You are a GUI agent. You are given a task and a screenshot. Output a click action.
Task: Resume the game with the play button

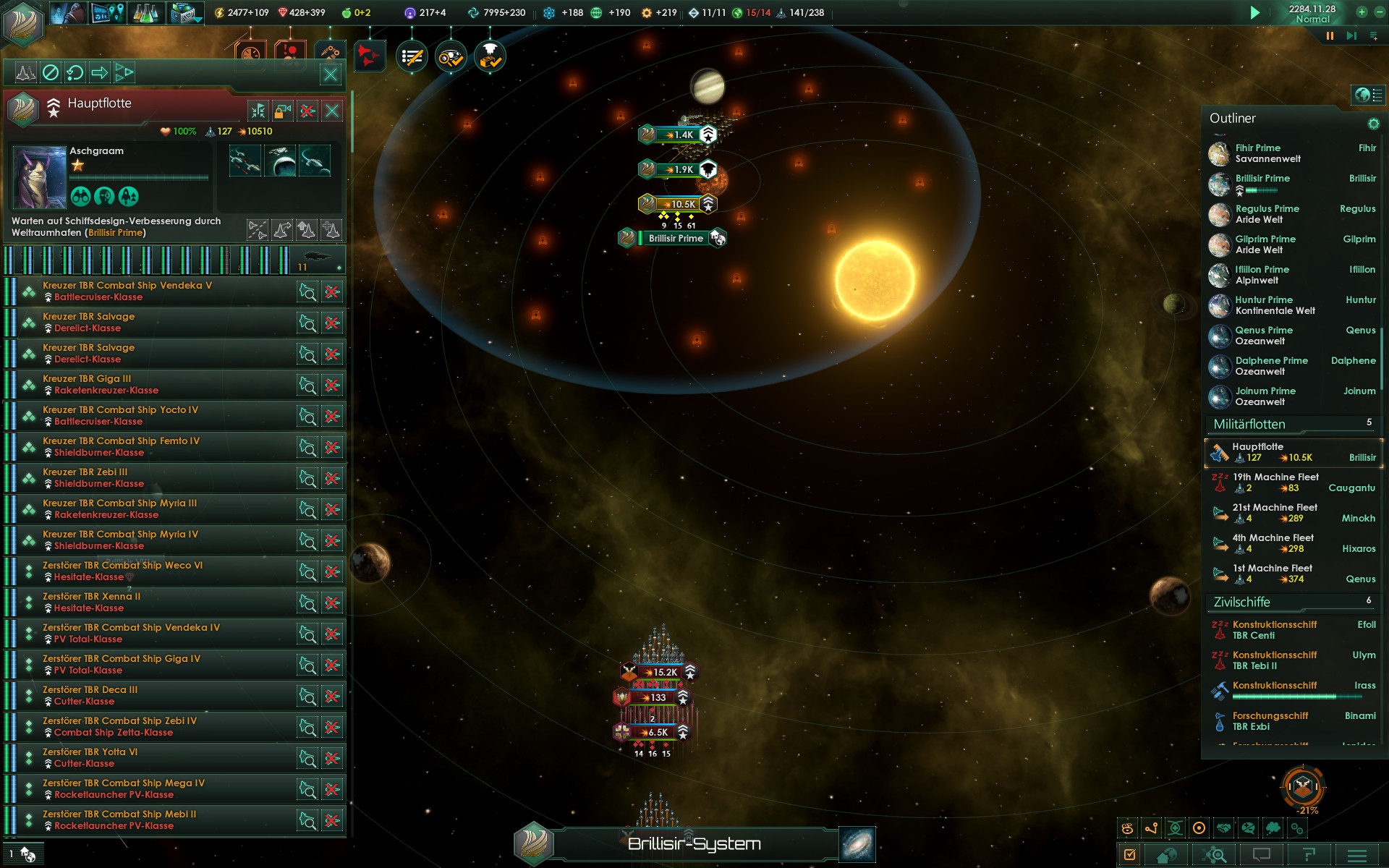tap(1255, 12)
